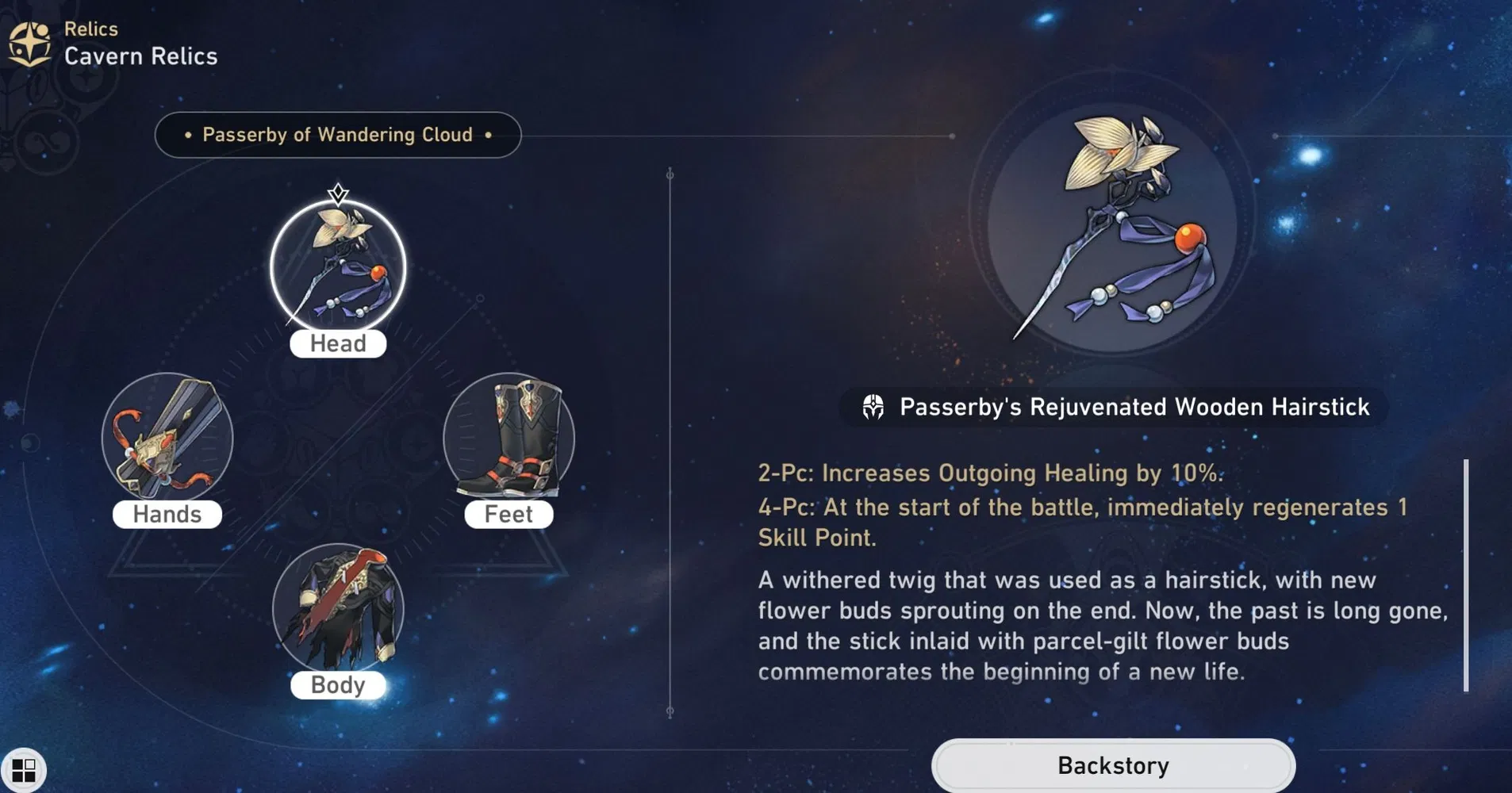Click the 2-Pc healing bonus text

pyautogui.click(x=990, y=473)
